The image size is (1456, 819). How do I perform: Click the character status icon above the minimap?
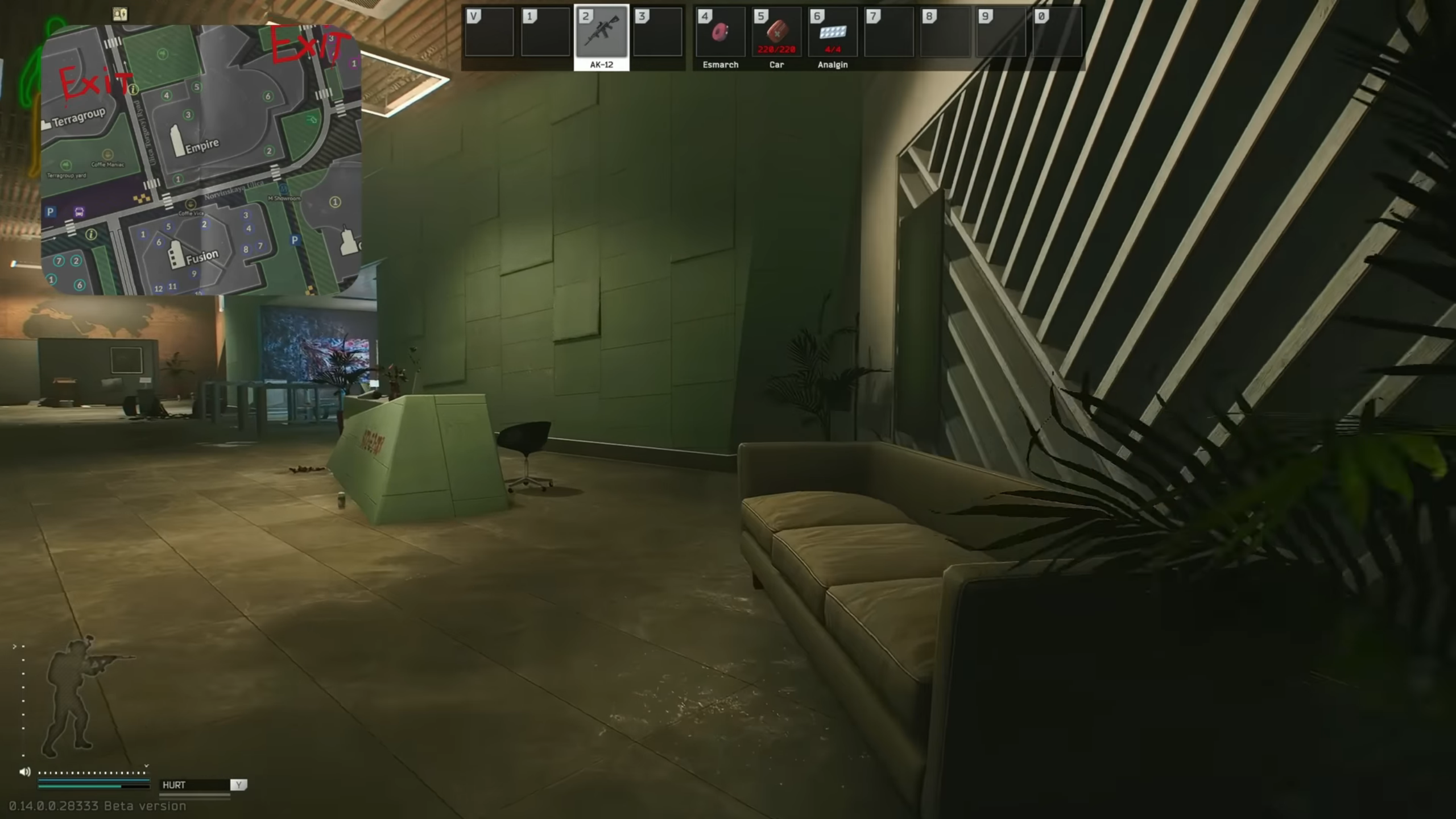click(120, 14)
